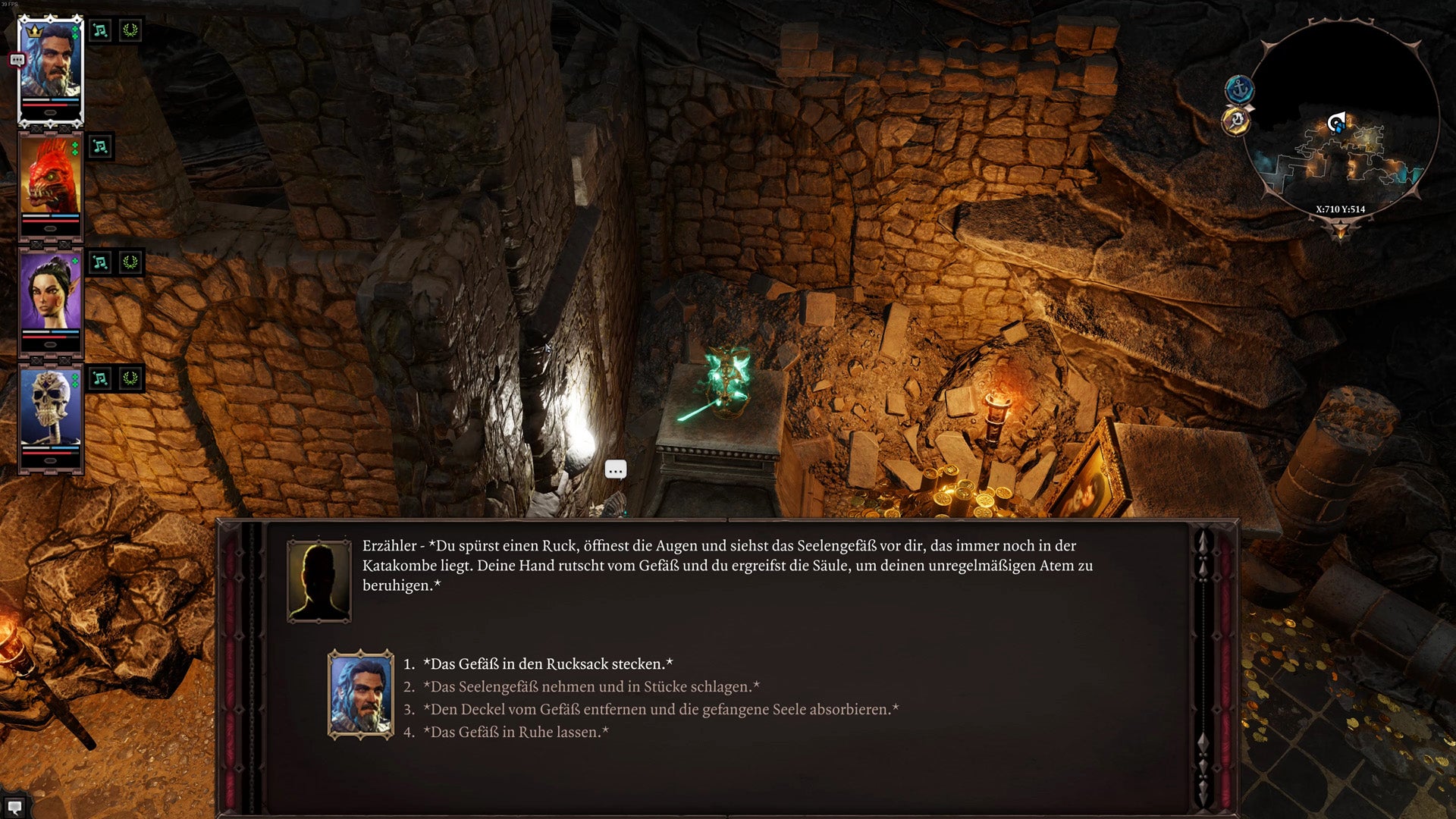Open the speech bubble notification on the top-left portrait
1456x819 pixels.
coord(17,60)
